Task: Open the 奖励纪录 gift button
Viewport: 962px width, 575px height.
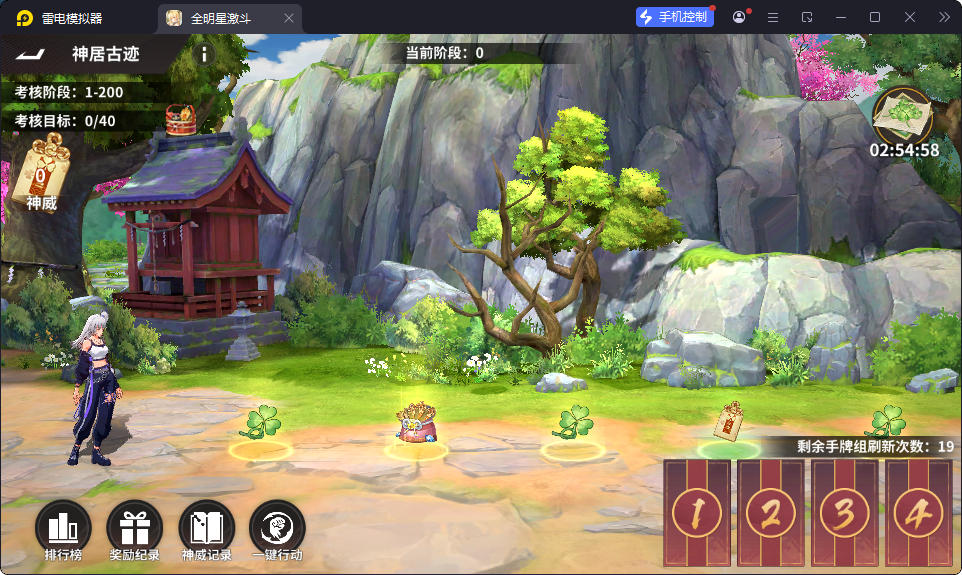Action: [134, 527]
